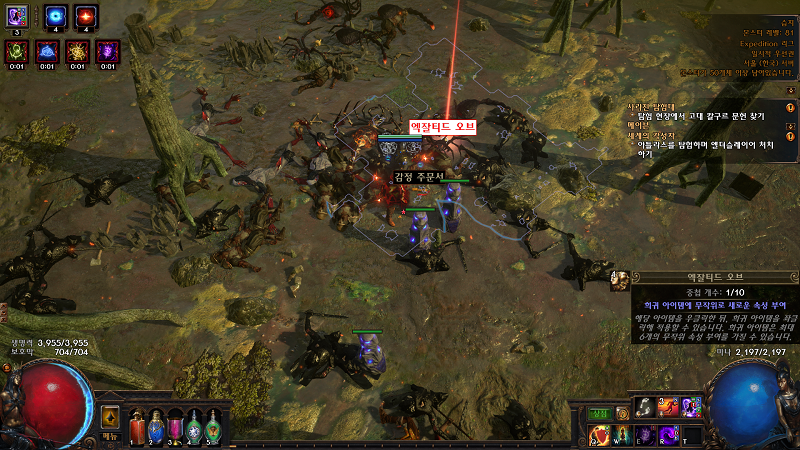Open the 메뉴 (menu) button
800x450 pixels.
pos(110,437)
